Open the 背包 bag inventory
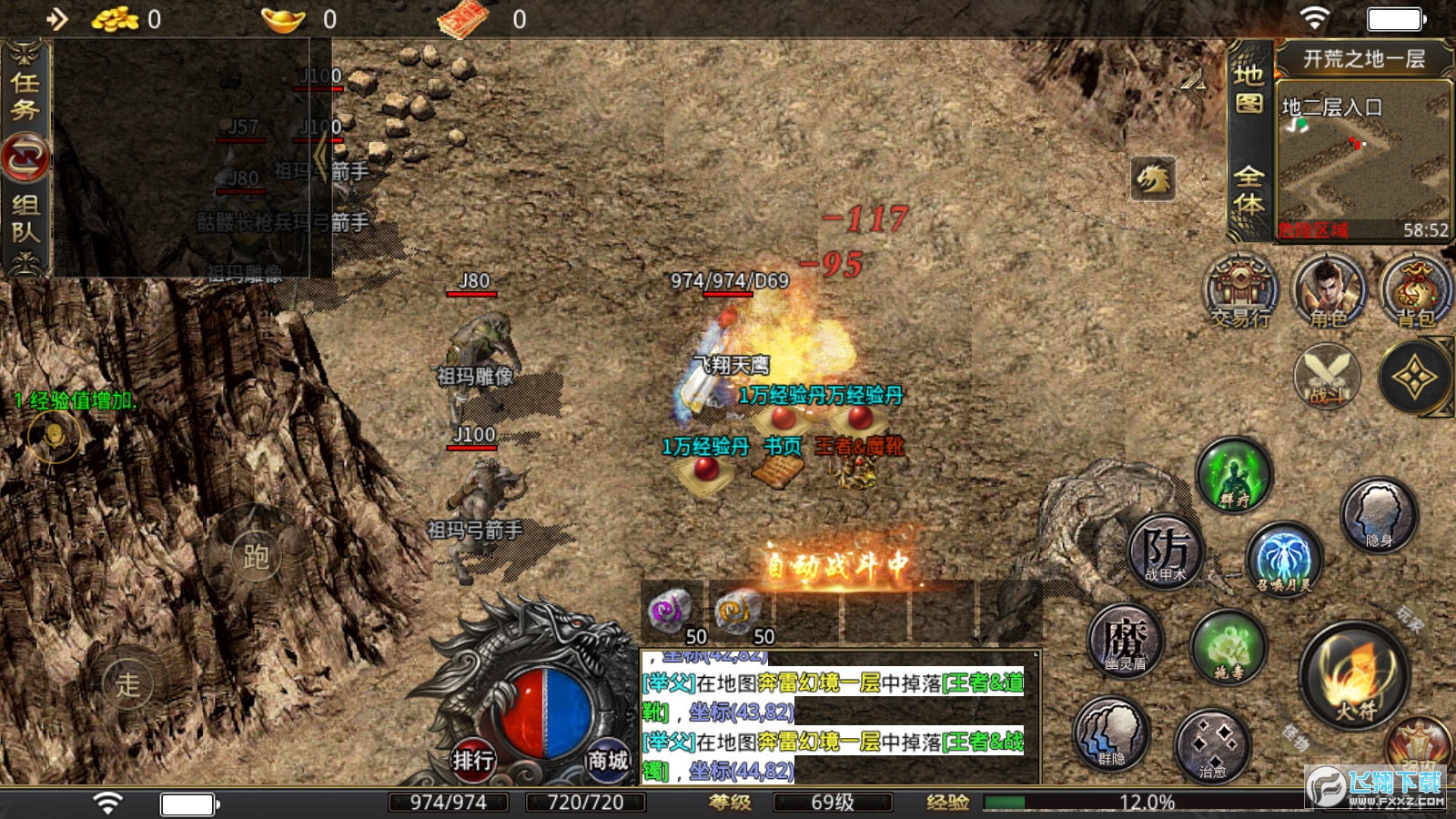The image size is (1456, 819). click(1414, 291)
